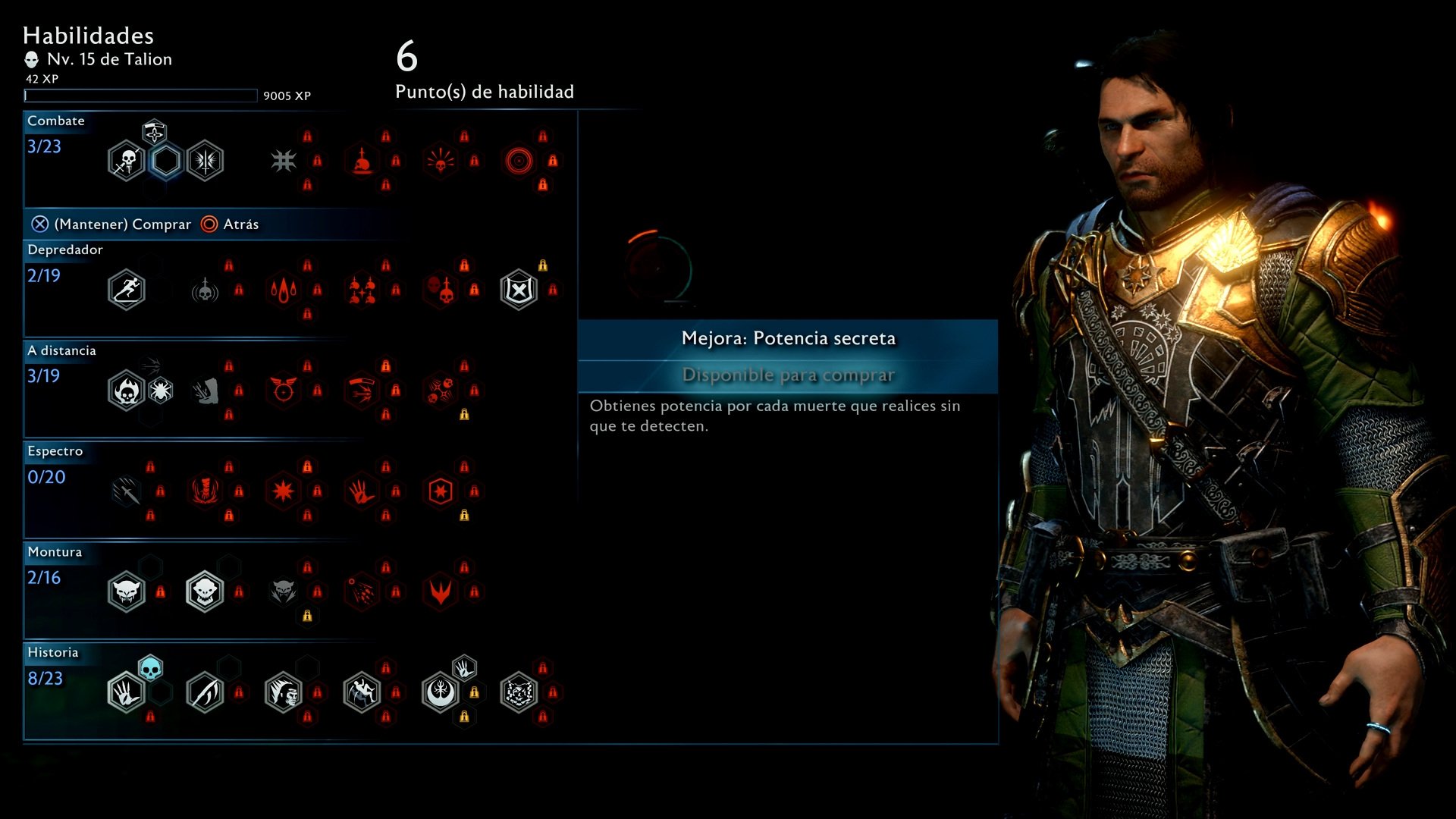Select the red eight-pointed star Espectro skill
This screenshot has width=1456, height=819.
tap(284, 491)
